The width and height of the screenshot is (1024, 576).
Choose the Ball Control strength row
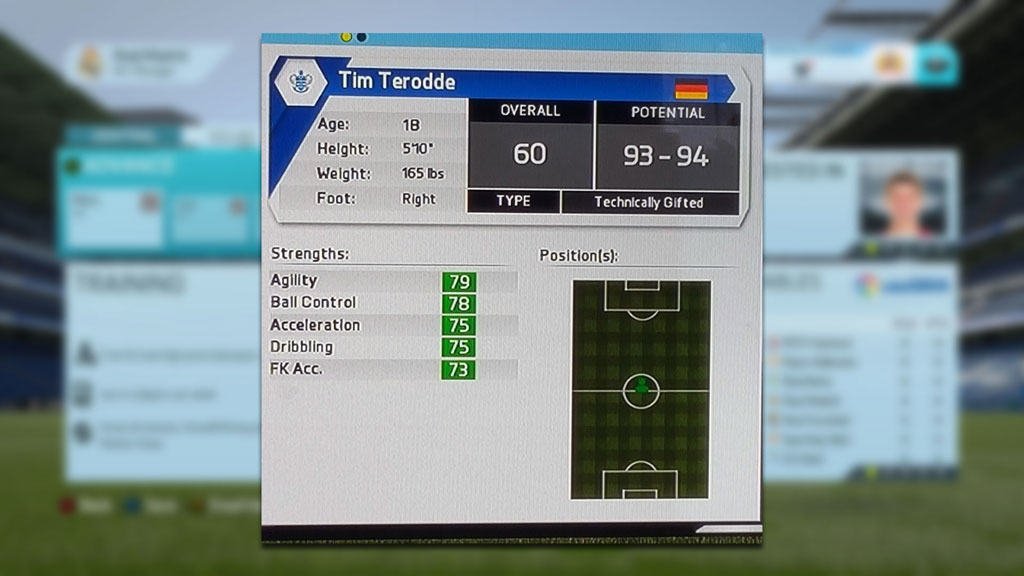[393, 303]
